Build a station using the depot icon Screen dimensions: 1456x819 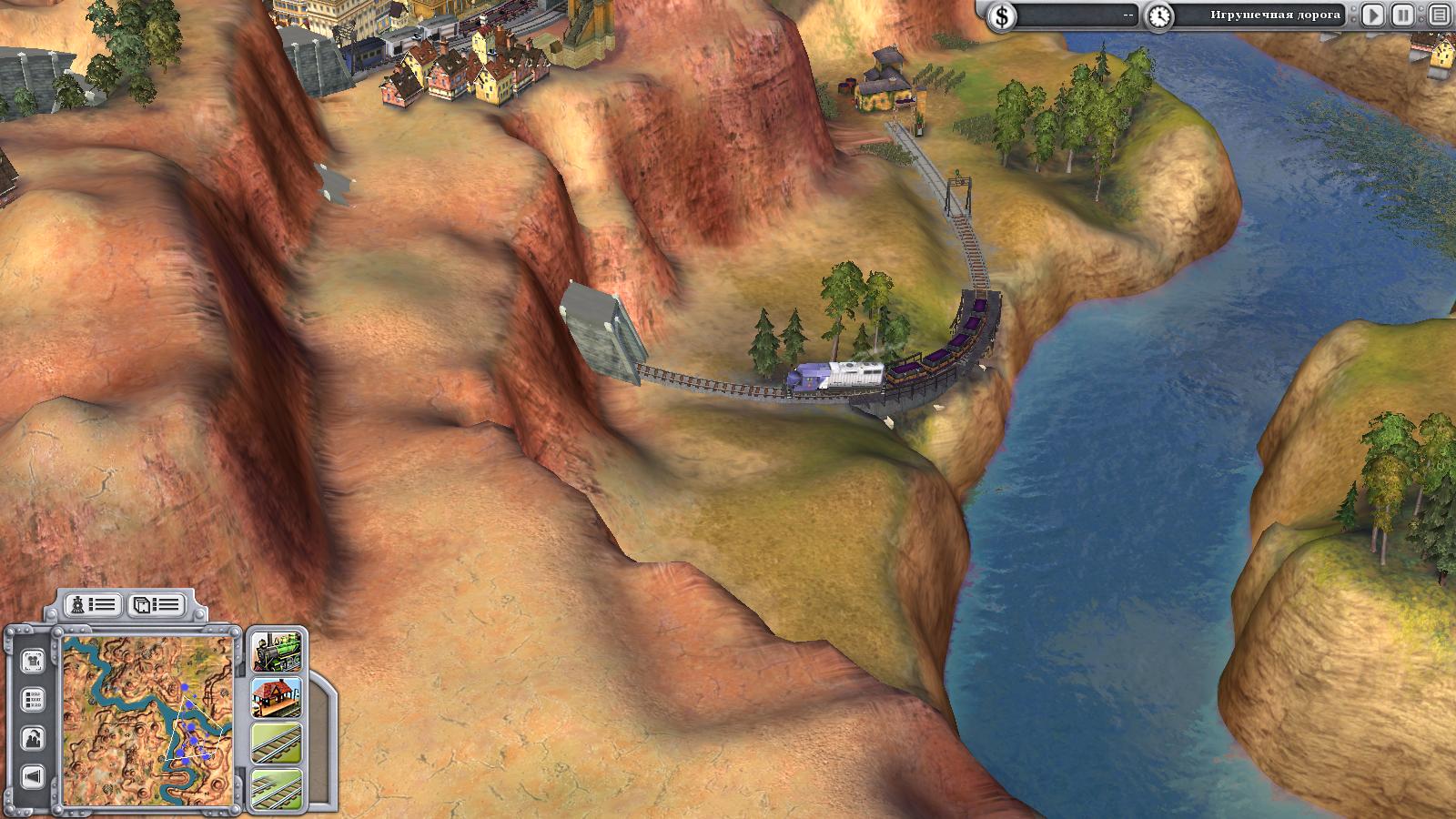point(276,697)
